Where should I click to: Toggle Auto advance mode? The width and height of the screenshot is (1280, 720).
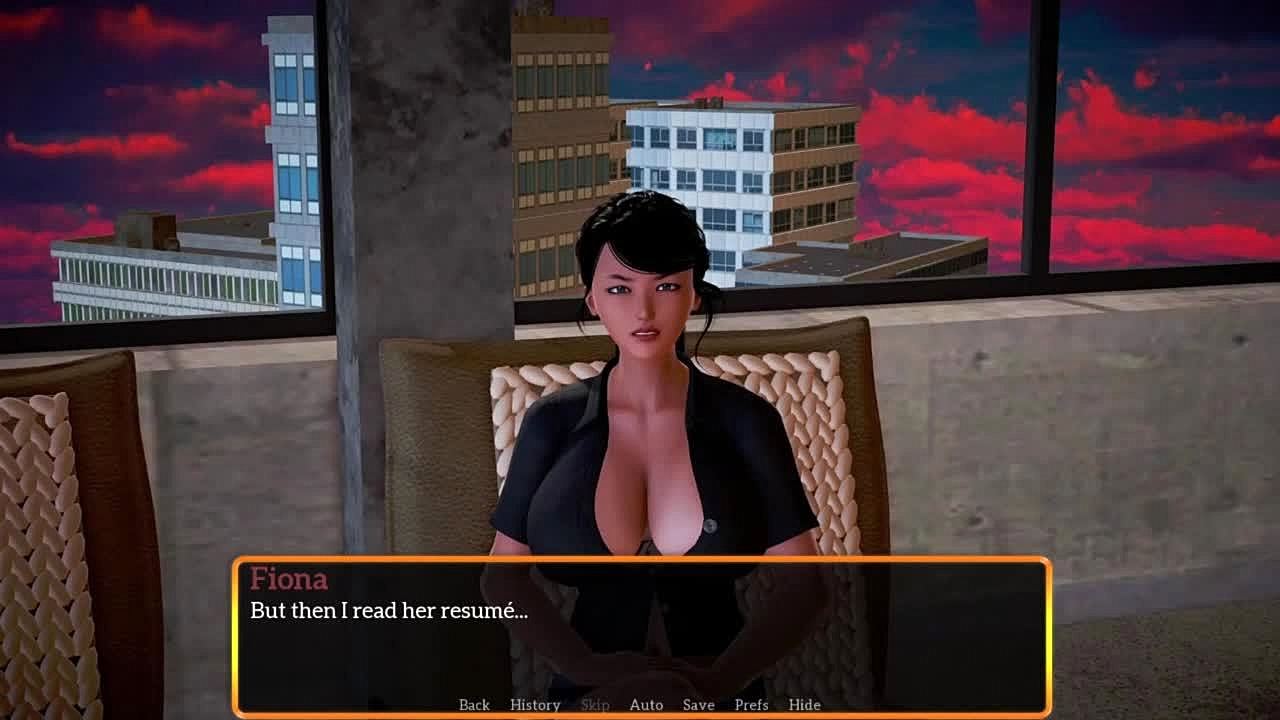pyautogui.click(x=646, y=705)
